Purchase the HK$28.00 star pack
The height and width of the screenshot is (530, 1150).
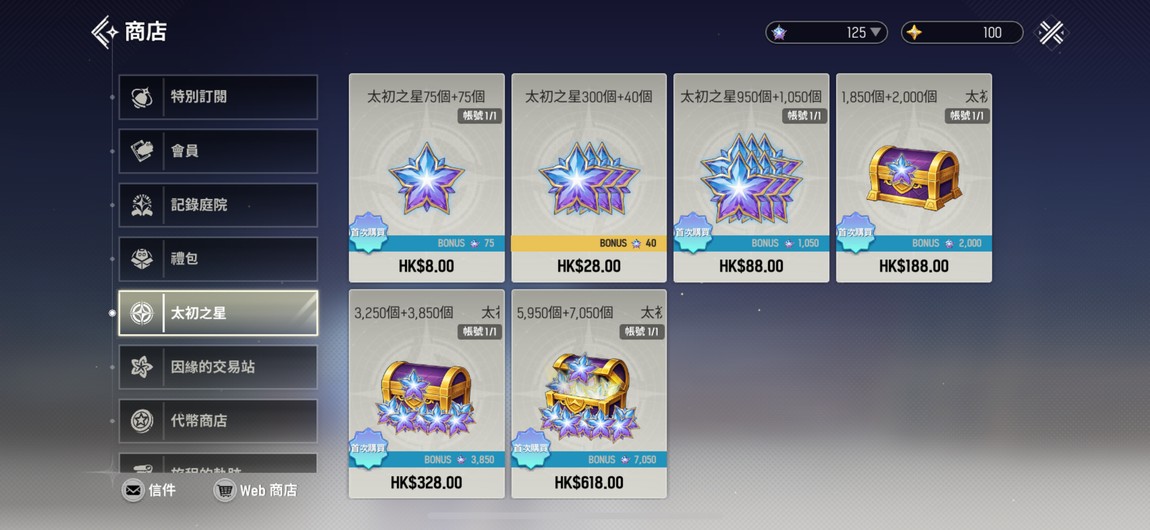(589, 178)
